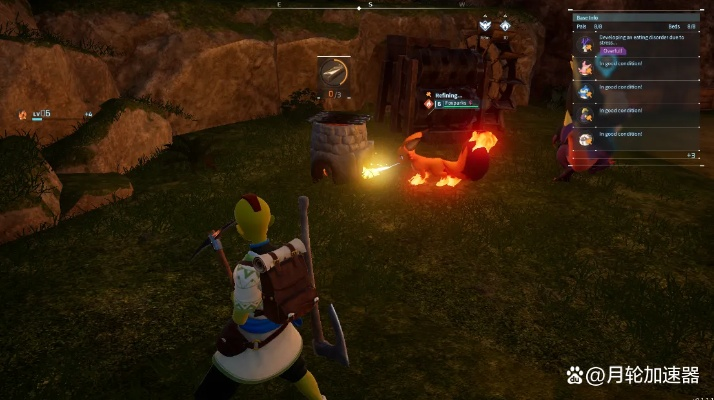Show the +3 more pals indicator
This screenshot has width=714, height=400.
coord(690,156)
